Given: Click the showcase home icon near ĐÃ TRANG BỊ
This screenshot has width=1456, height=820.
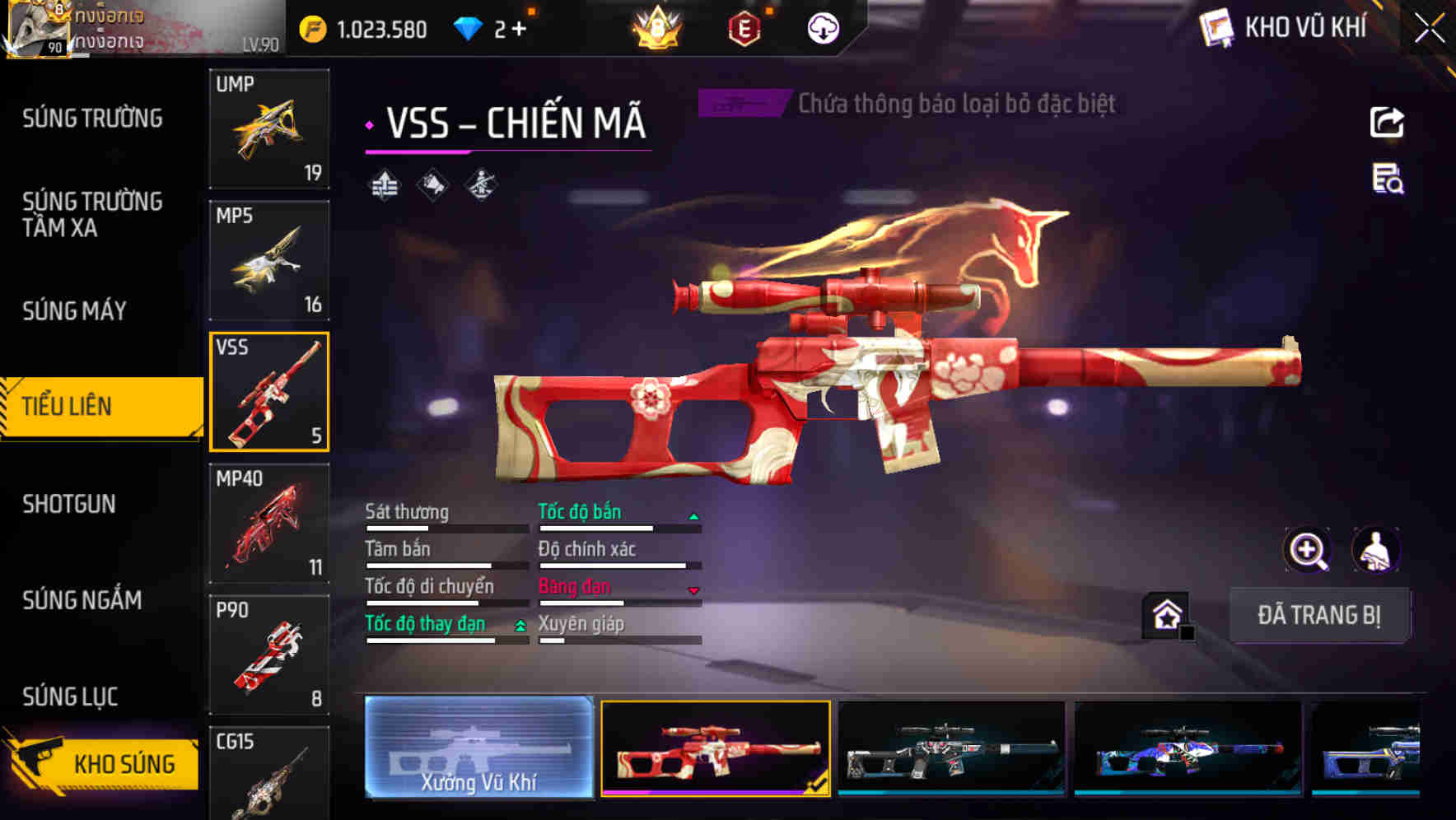Looking at the screenshot, I should (1167, 614).
